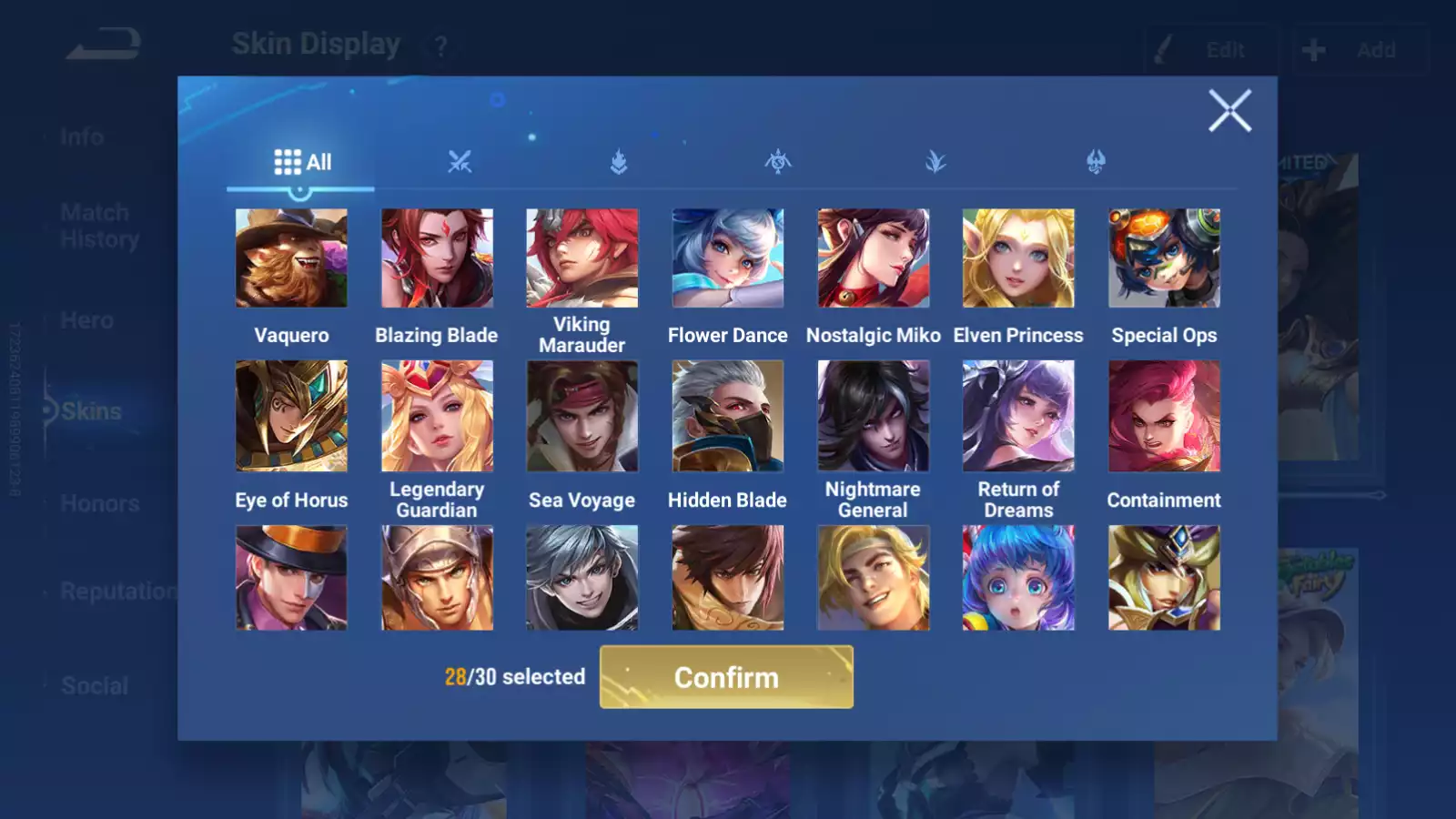Choose the blue-haired chibi skin portrait
Image resolution: width=1456 pixels, height=819 pixels.
pos(1018,578)
